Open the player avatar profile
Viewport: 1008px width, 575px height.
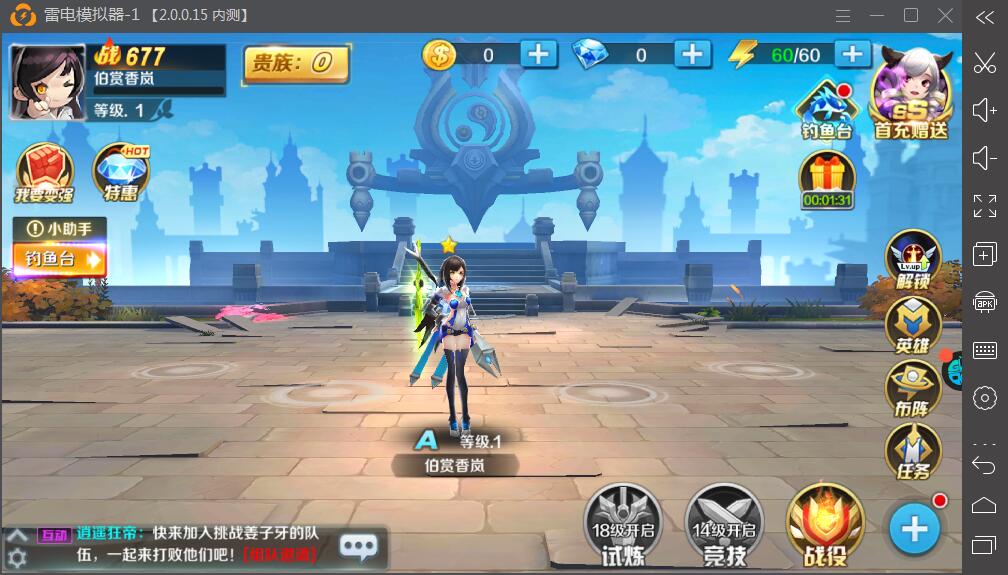coord(47,82)
